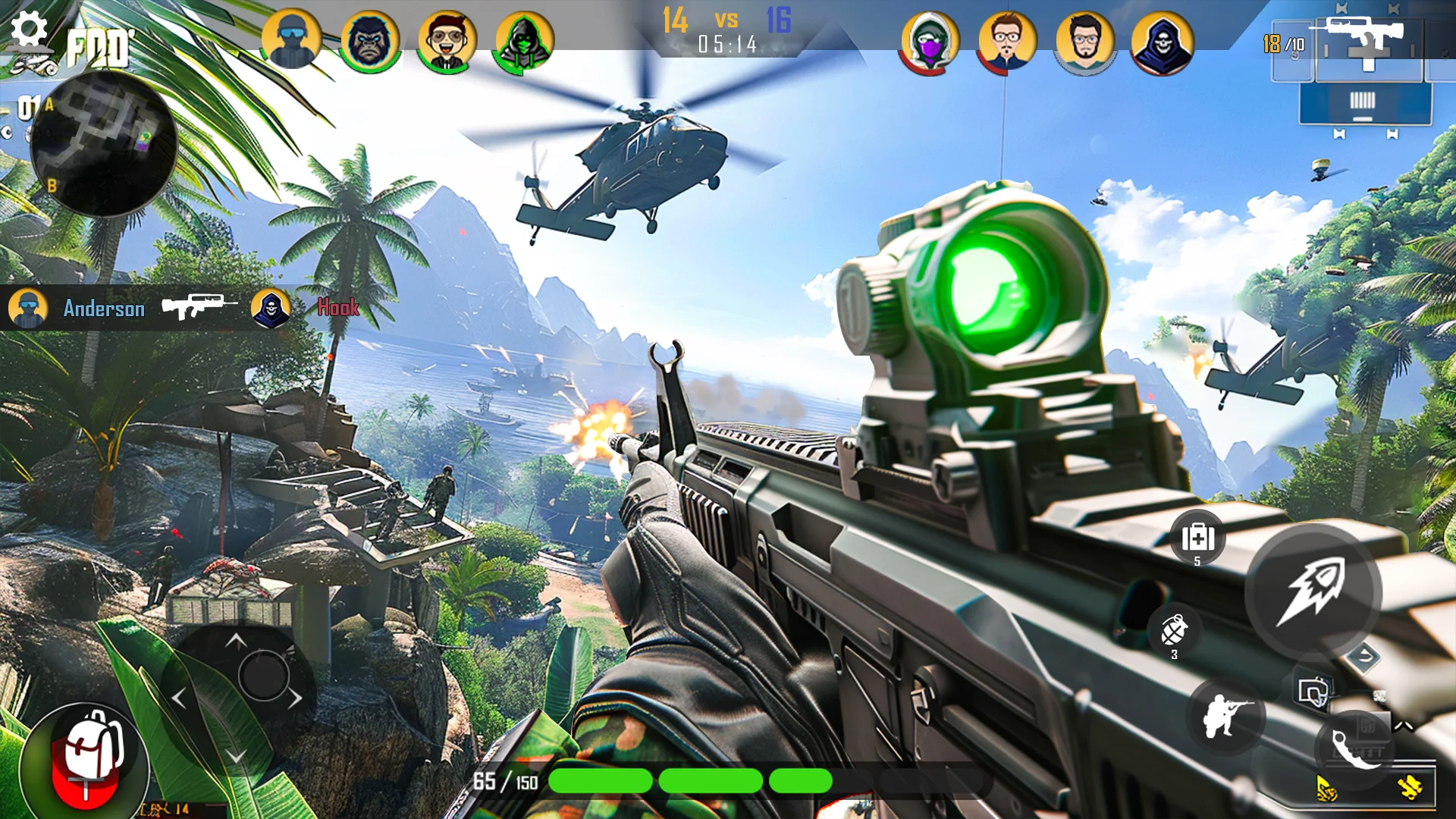The height and width of the screenshot is (819, 1456).
Task: Tap the movement pad's left arrow
Action: coord(179,698)
